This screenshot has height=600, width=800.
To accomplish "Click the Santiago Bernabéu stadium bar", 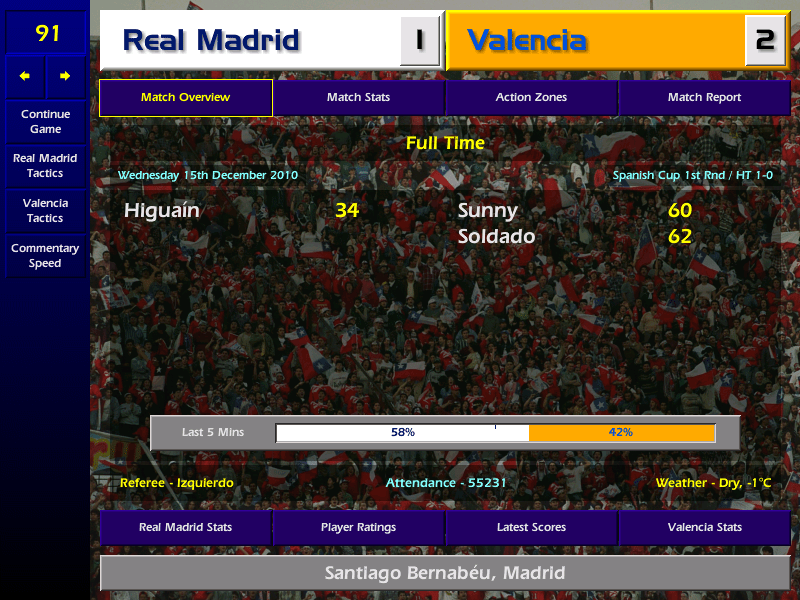I will tap(445, 574).
